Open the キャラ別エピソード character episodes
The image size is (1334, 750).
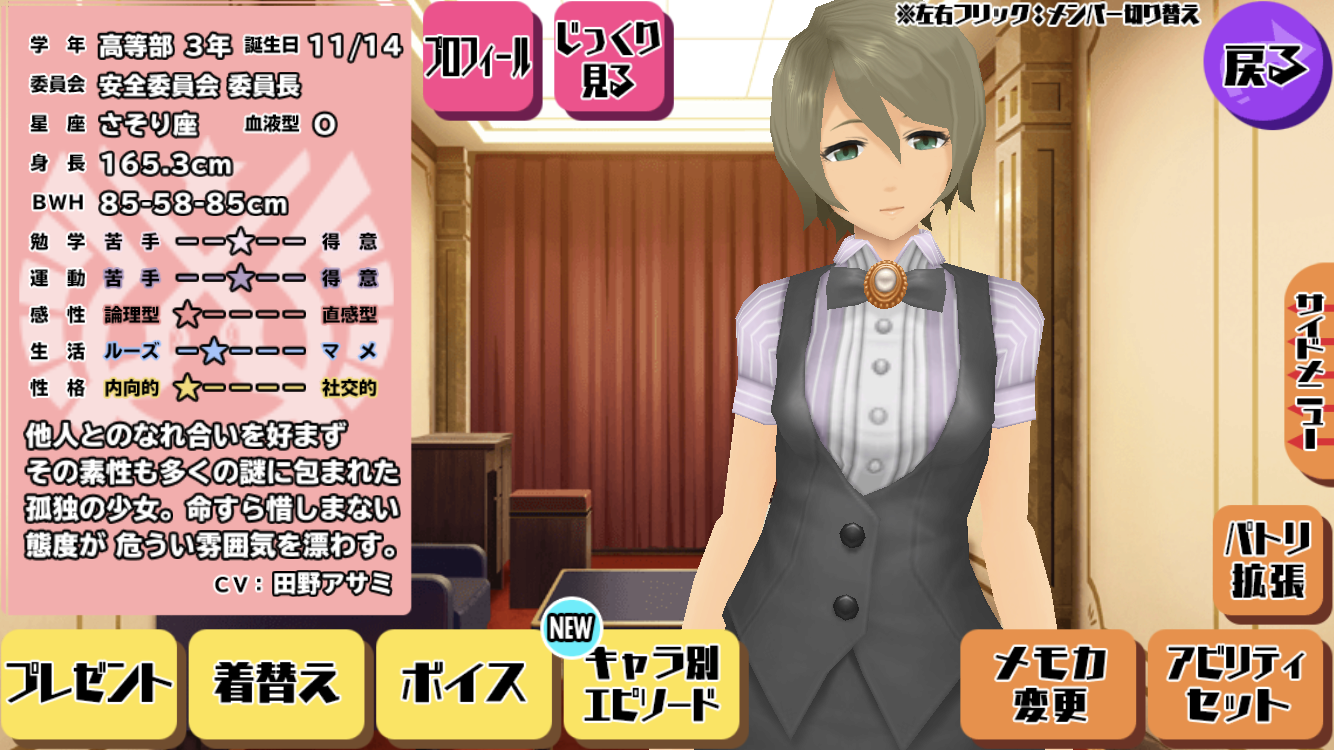651,685
